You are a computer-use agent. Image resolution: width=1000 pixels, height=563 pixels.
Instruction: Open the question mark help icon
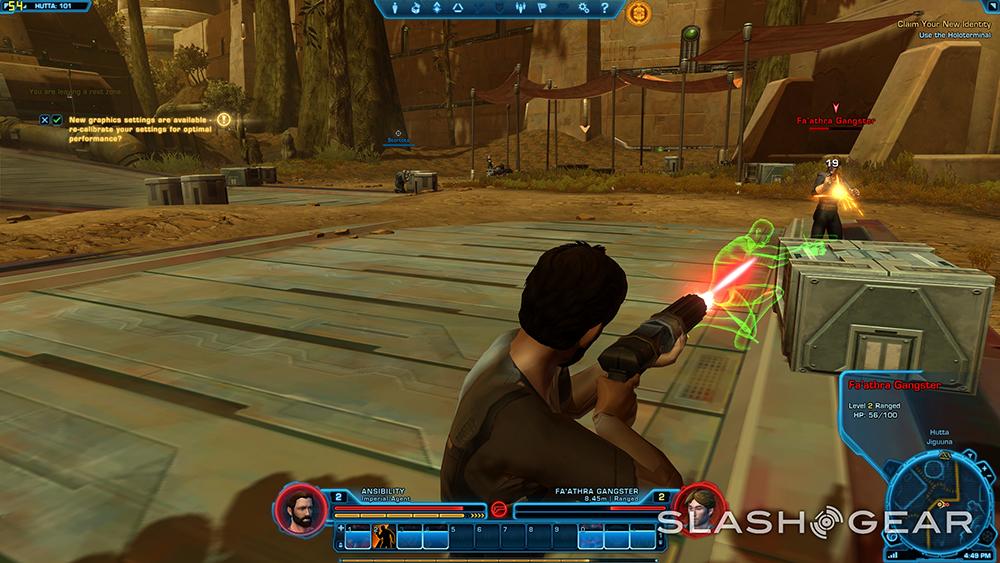[x=605, y=9]
